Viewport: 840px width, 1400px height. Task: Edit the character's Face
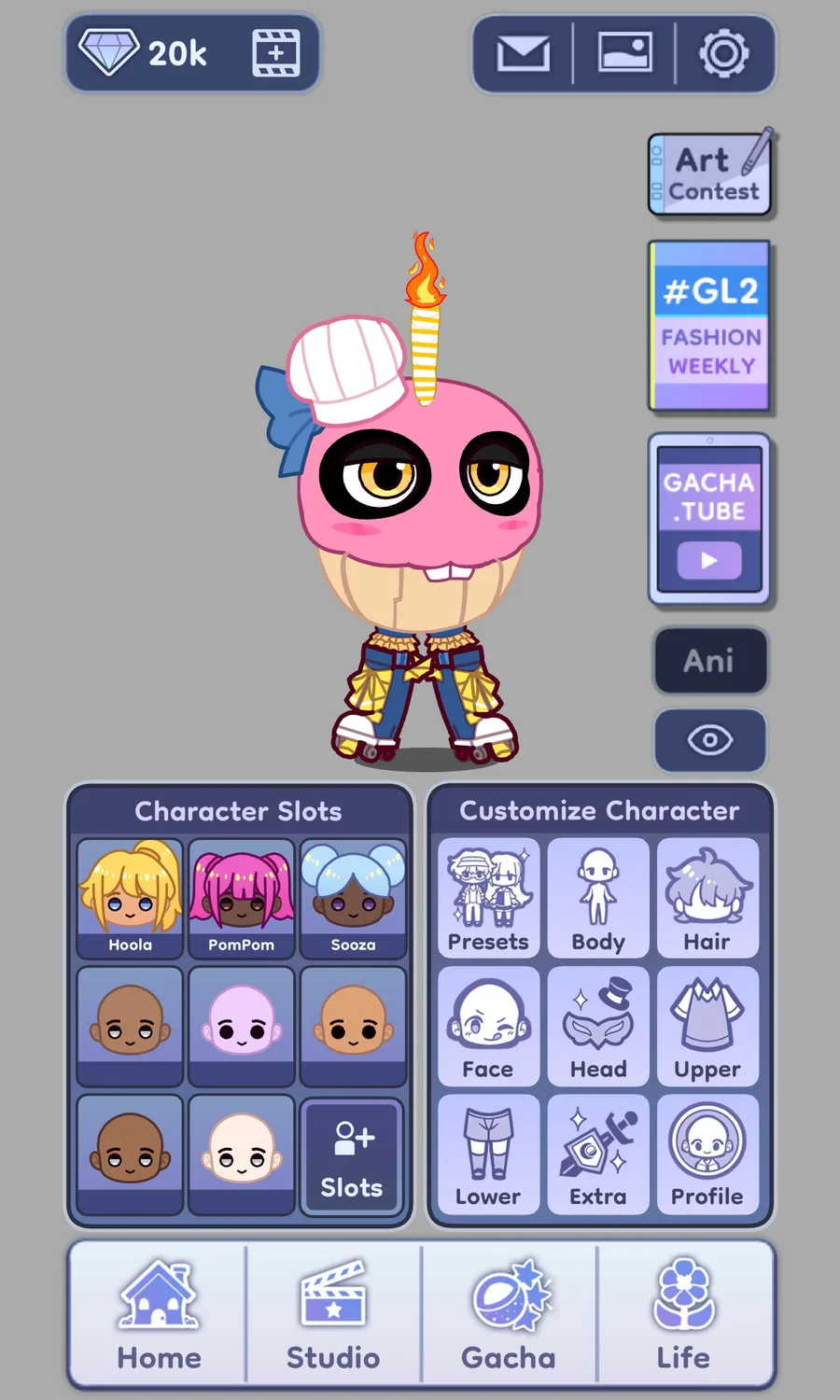(488, 1026)
